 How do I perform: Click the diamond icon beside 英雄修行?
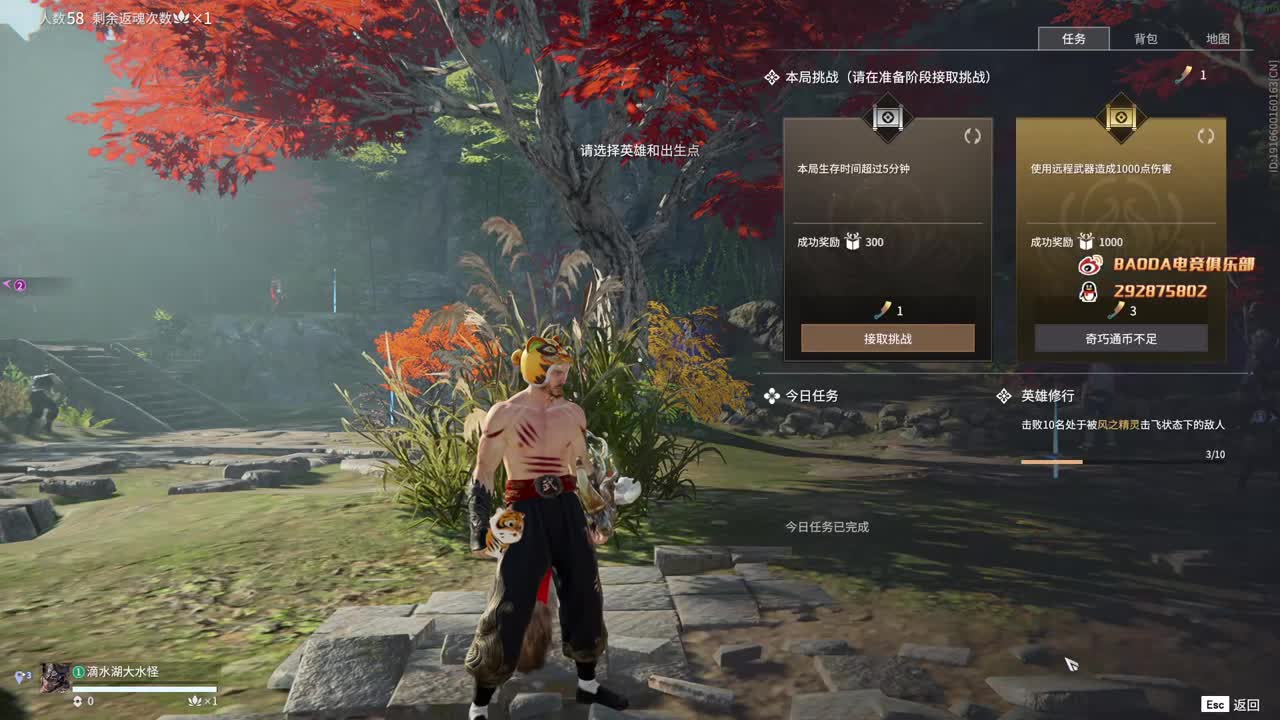point(1004,396)
